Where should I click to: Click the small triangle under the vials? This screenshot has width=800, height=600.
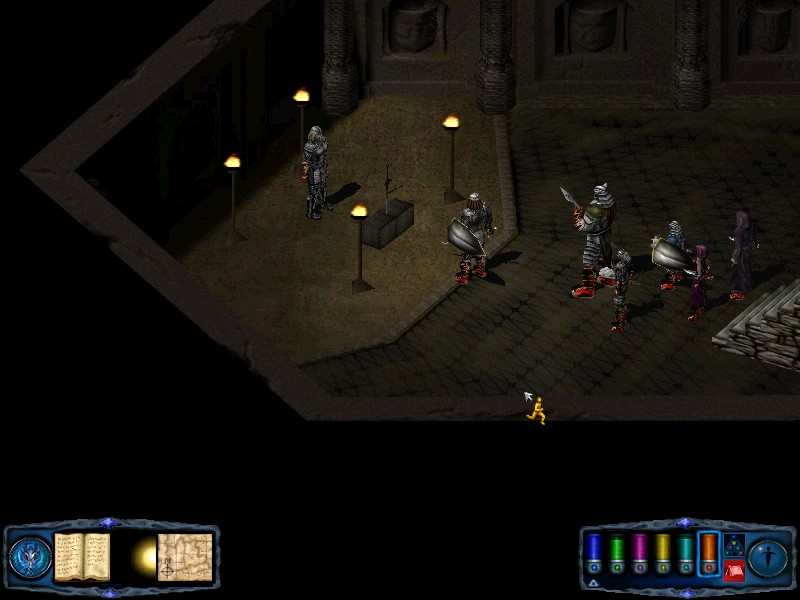pos(593,583)
